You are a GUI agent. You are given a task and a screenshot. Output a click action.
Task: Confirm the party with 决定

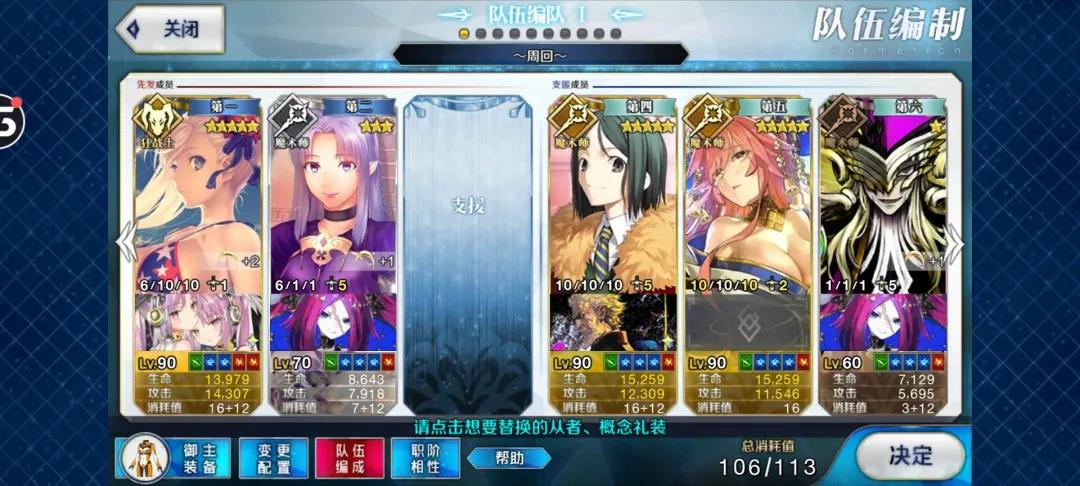(x=910, y=457)
